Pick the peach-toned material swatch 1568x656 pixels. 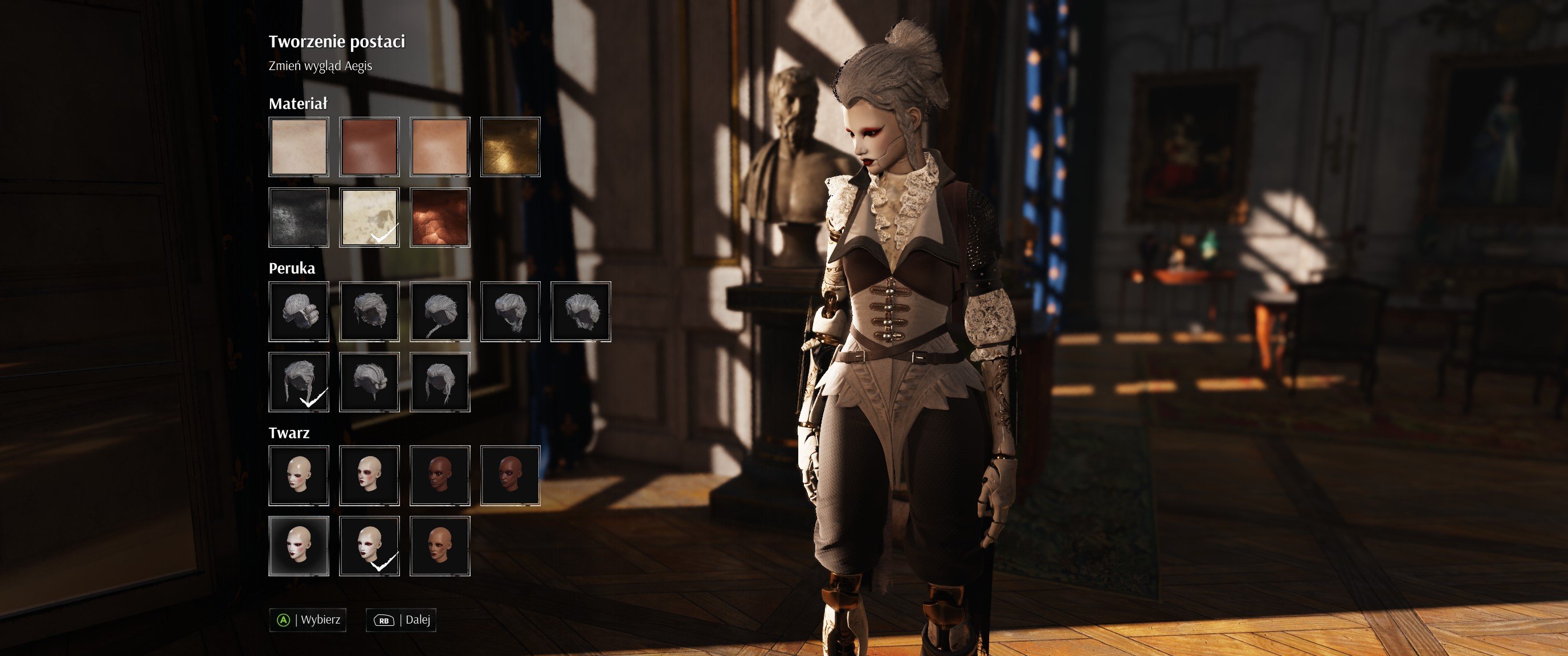click(439, 147)
